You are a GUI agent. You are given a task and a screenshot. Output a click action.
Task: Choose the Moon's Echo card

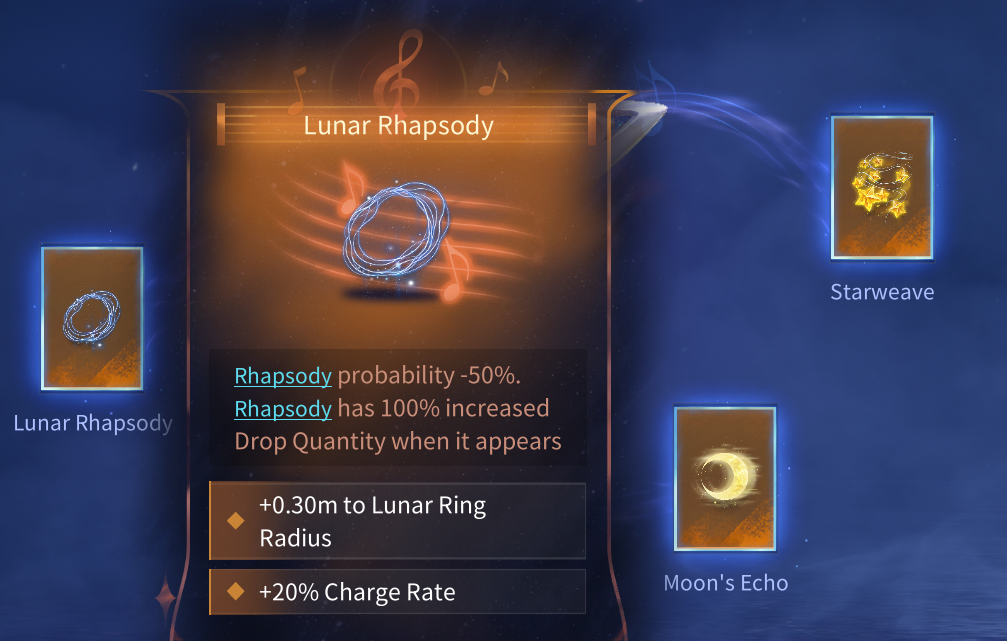coord(725,479)
